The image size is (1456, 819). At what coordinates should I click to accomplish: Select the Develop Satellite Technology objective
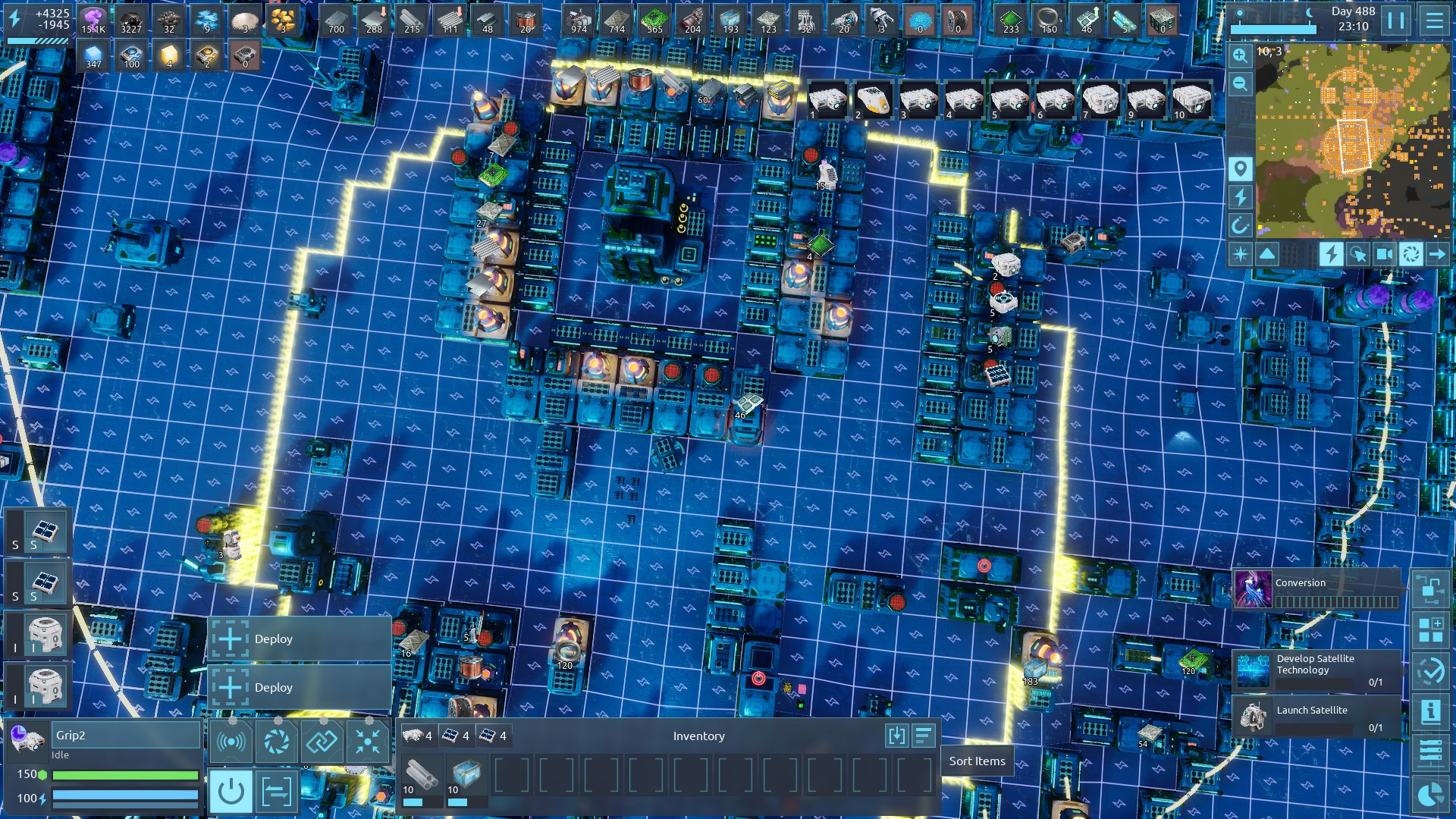(x=1317, y=670)
